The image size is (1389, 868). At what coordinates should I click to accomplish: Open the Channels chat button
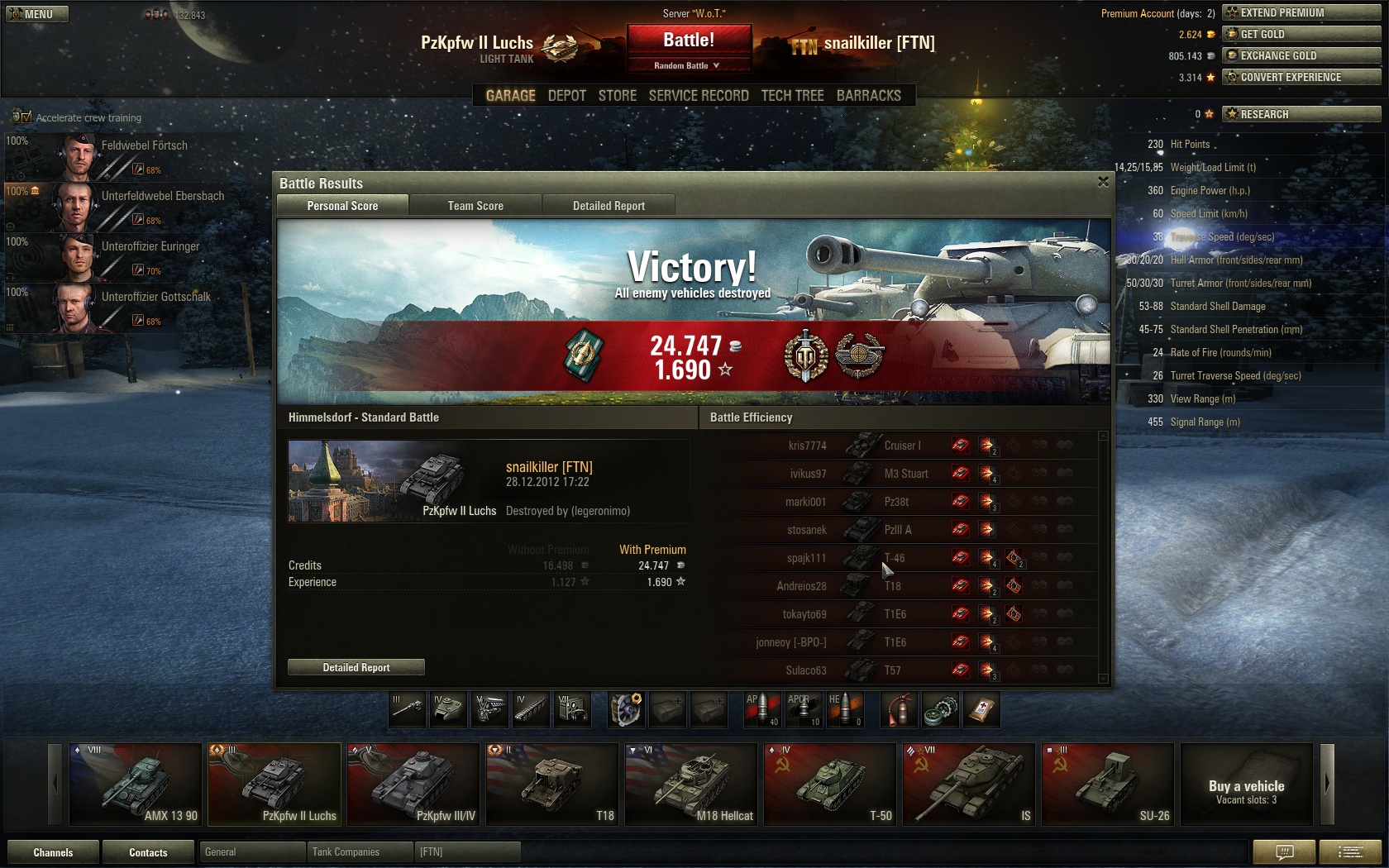[x=53, y=852]
